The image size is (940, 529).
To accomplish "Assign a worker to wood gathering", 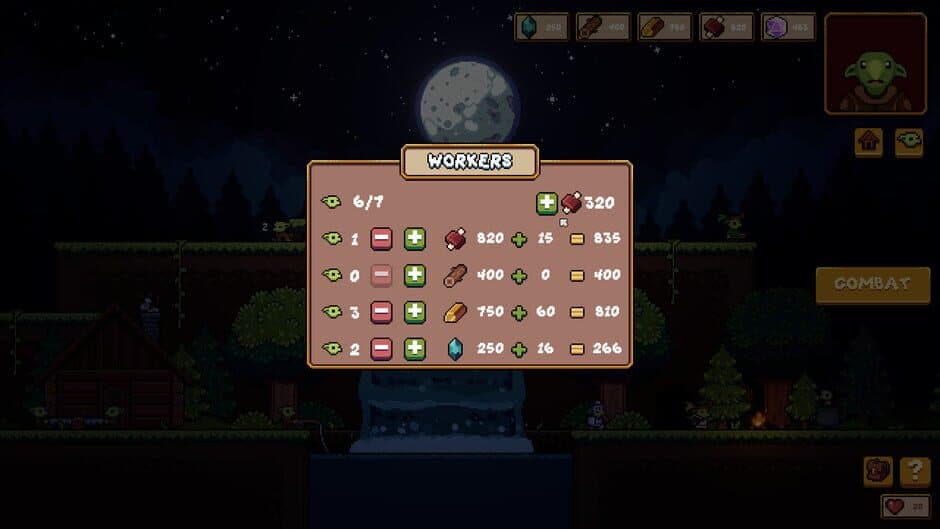I will coord(415,275).
